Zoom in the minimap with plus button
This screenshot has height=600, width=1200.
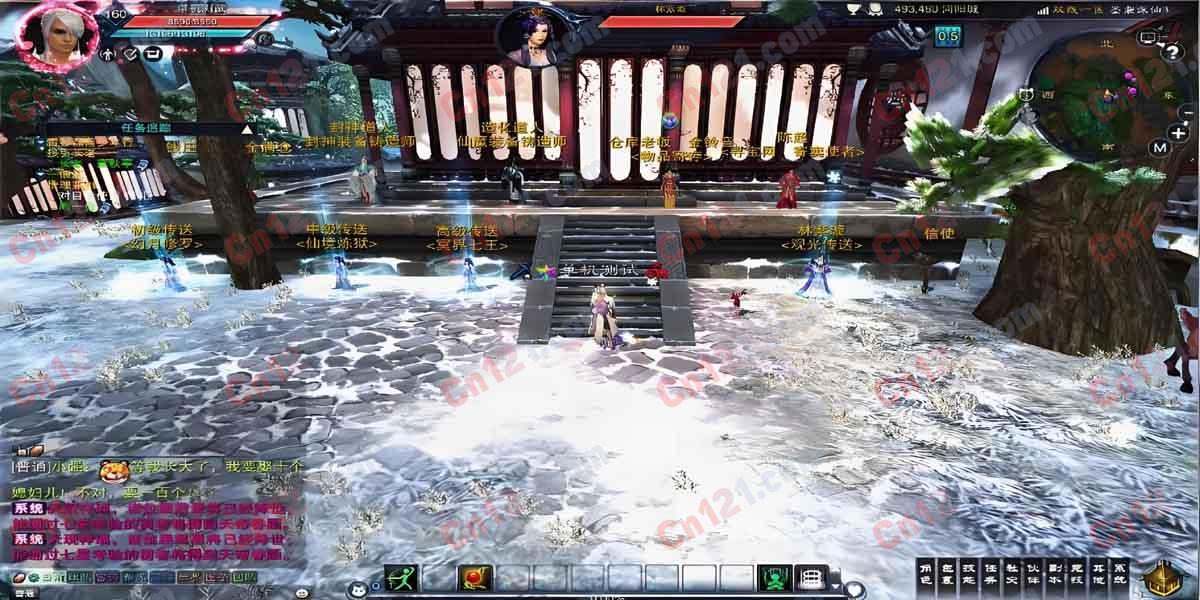[x=1176, y=133]
